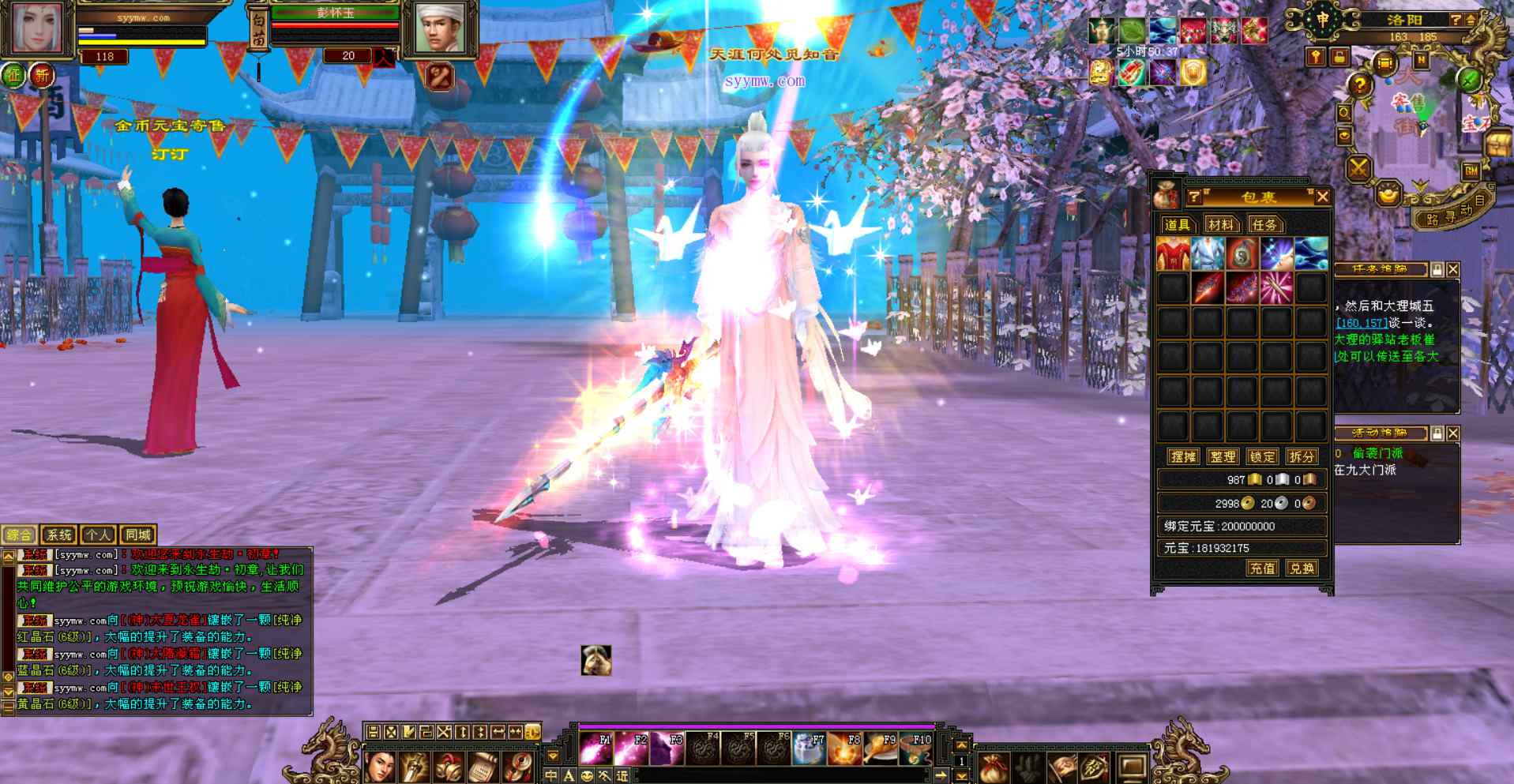Open a stall with the 摆摊 button
The height and width of the screenshot is (784, 1514).
click(x=1183, y=456)
